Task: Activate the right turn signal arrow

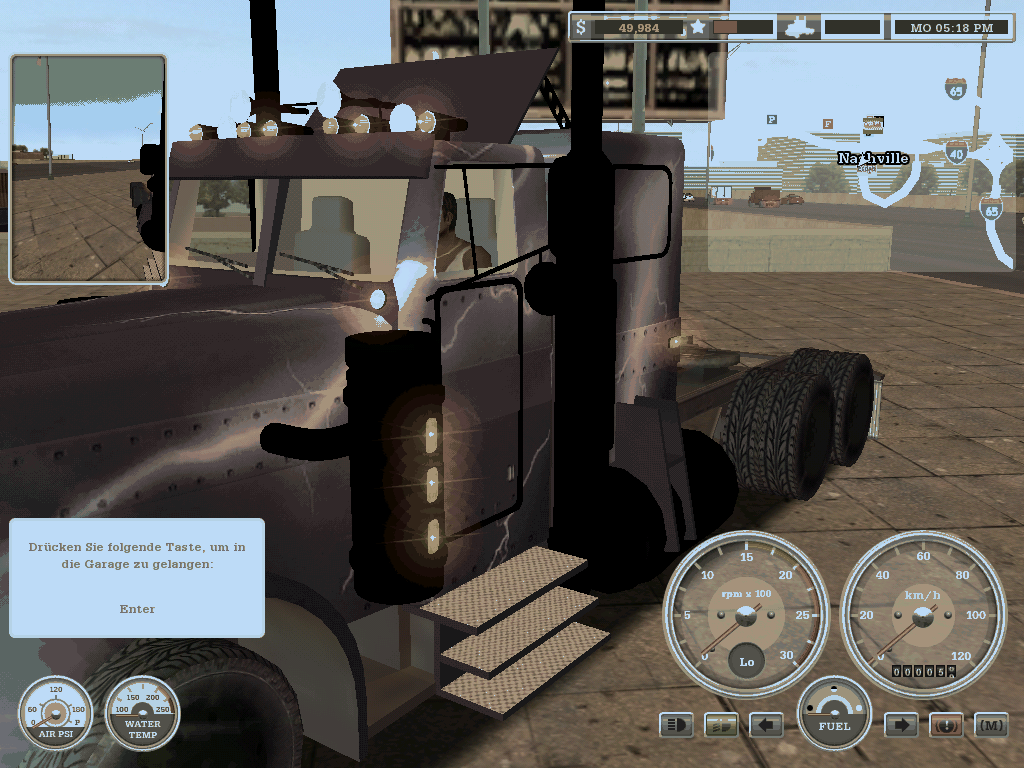Action: [x=901, y=724]
